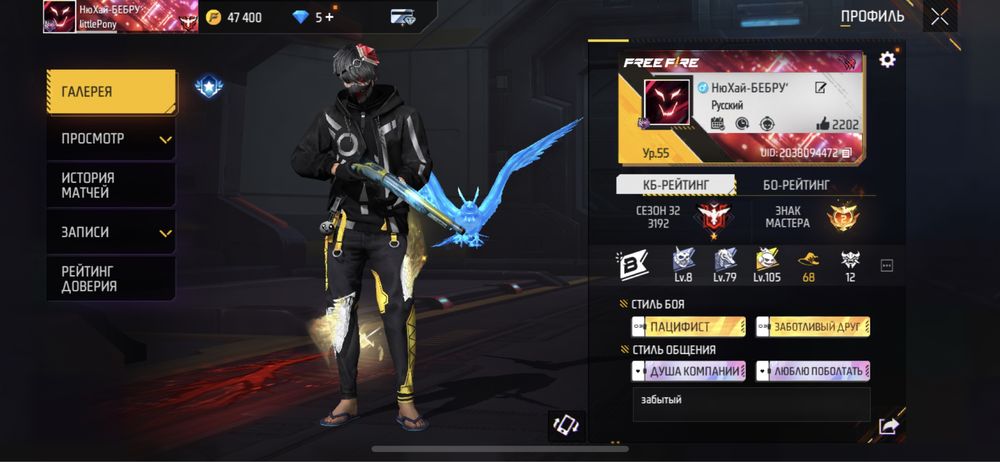The width and height of the screenshot is (1000, 462).
Task: Edit the player nickname with the pencil icon
Action: tap(821, 88)
